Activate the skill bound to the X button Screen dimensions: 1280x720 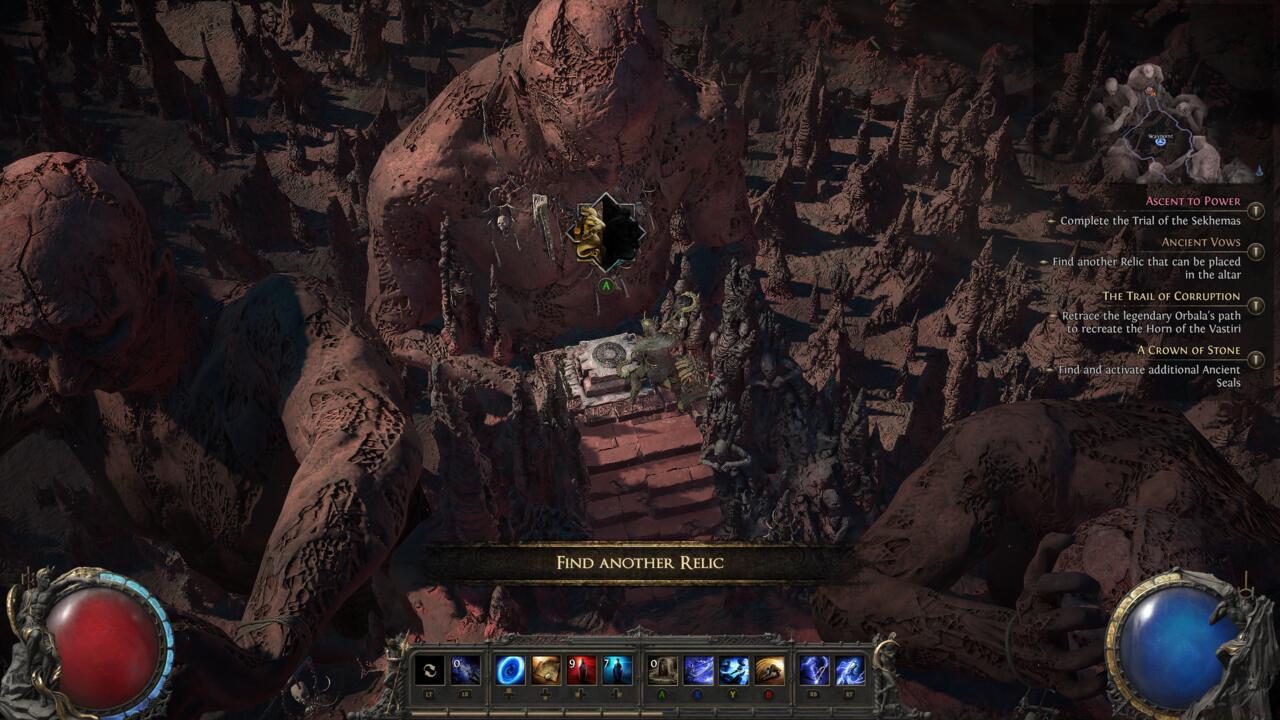pos(697,668)
